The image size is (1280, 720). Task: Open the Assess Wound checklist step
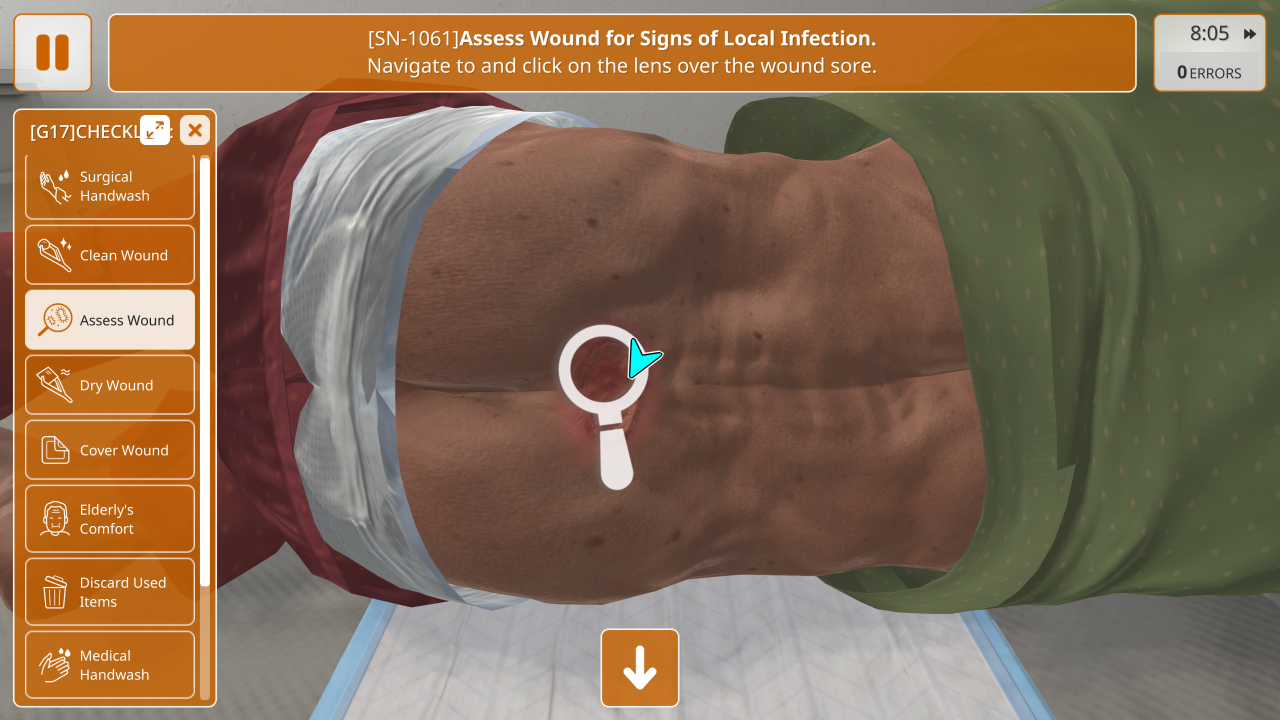(110, 320)
